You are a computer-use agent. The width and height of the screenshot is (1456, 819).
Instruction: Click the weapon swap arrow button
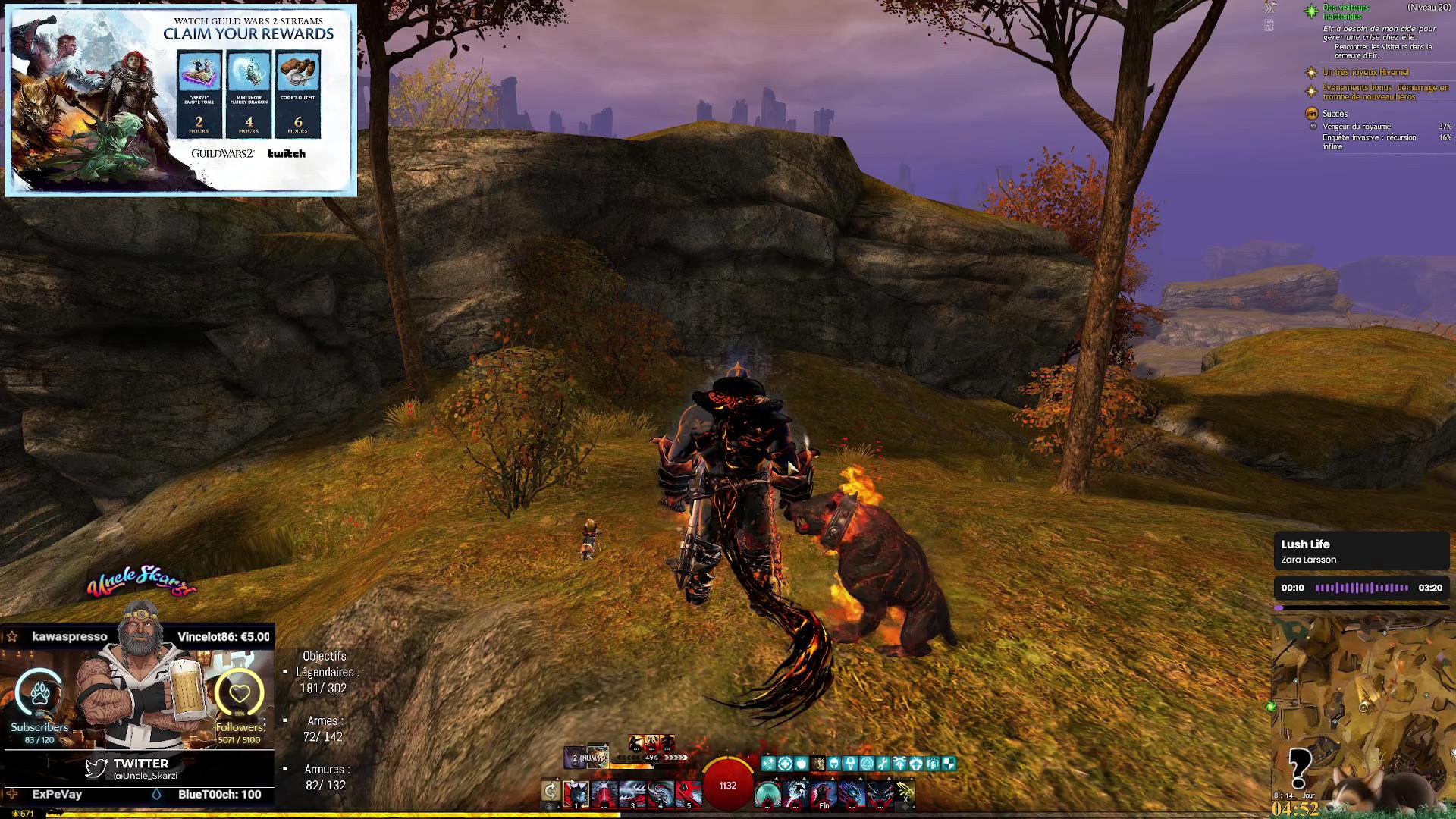point(551,792)
